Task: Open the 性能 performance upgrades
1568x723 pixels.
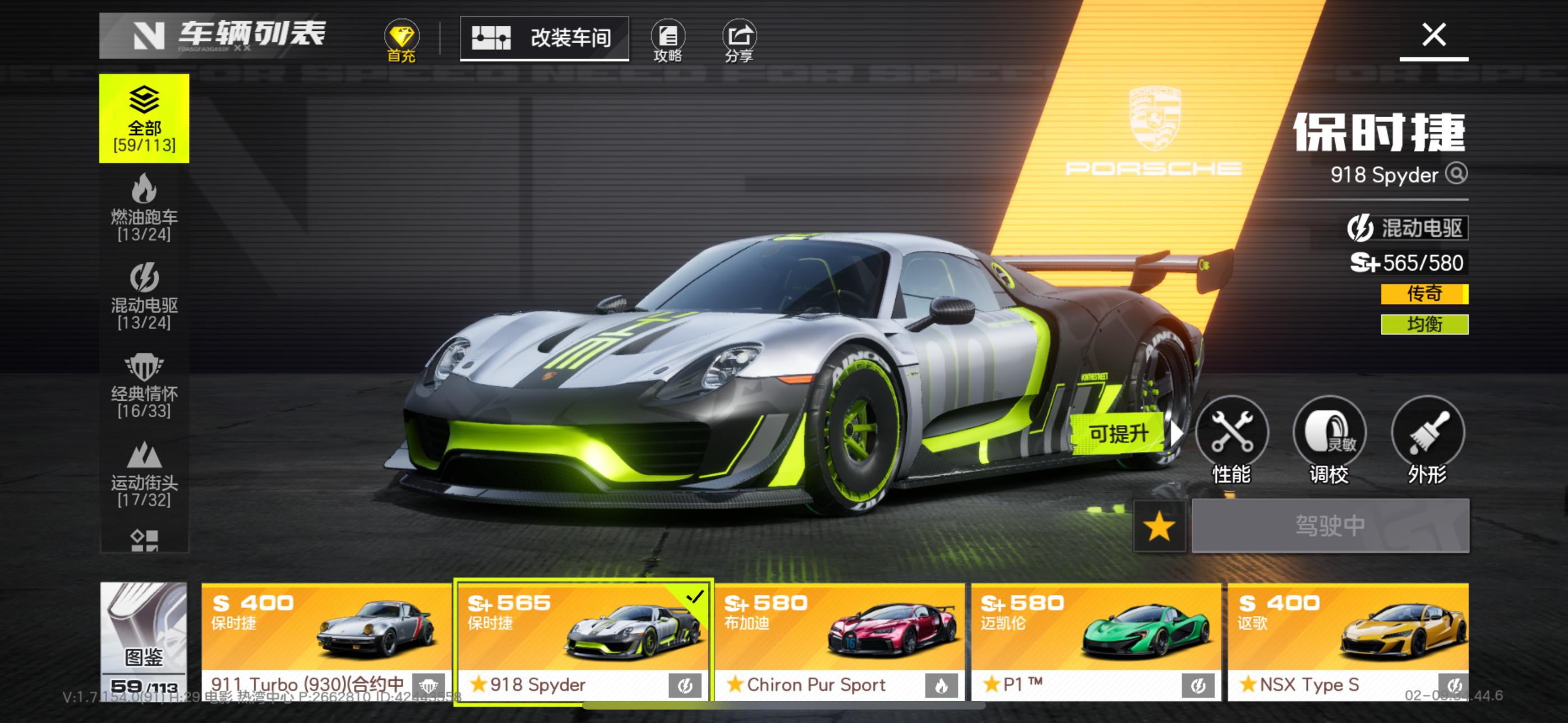Action: [x=1232, y=439]
